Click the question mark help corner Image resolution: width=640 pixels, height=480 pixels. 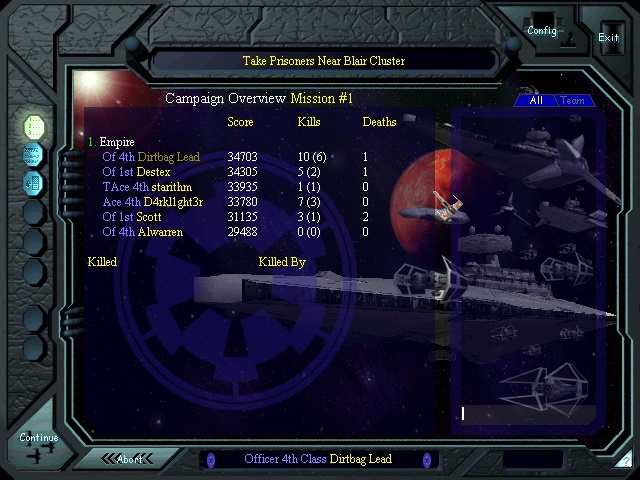626,460
